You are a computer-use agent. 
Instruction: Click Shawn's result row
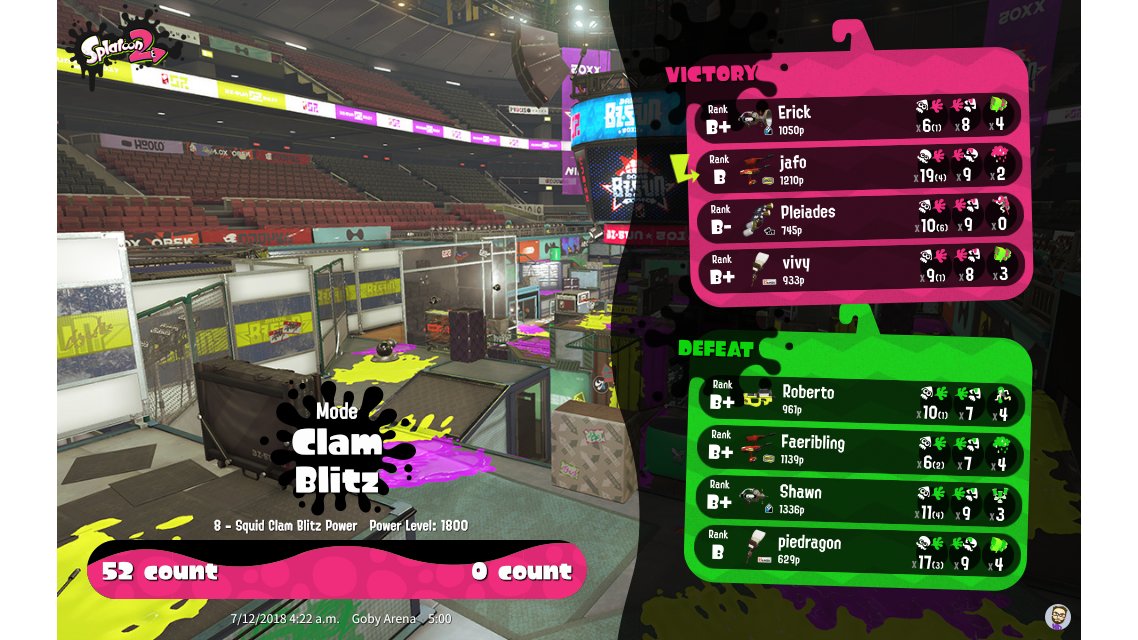coord(860,500)
